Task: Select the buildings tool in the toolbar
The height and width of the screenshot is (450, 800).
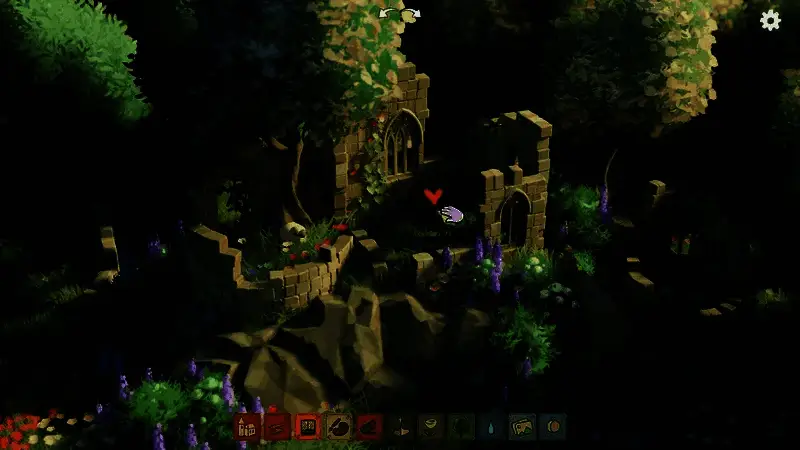Action: point(248,427)
